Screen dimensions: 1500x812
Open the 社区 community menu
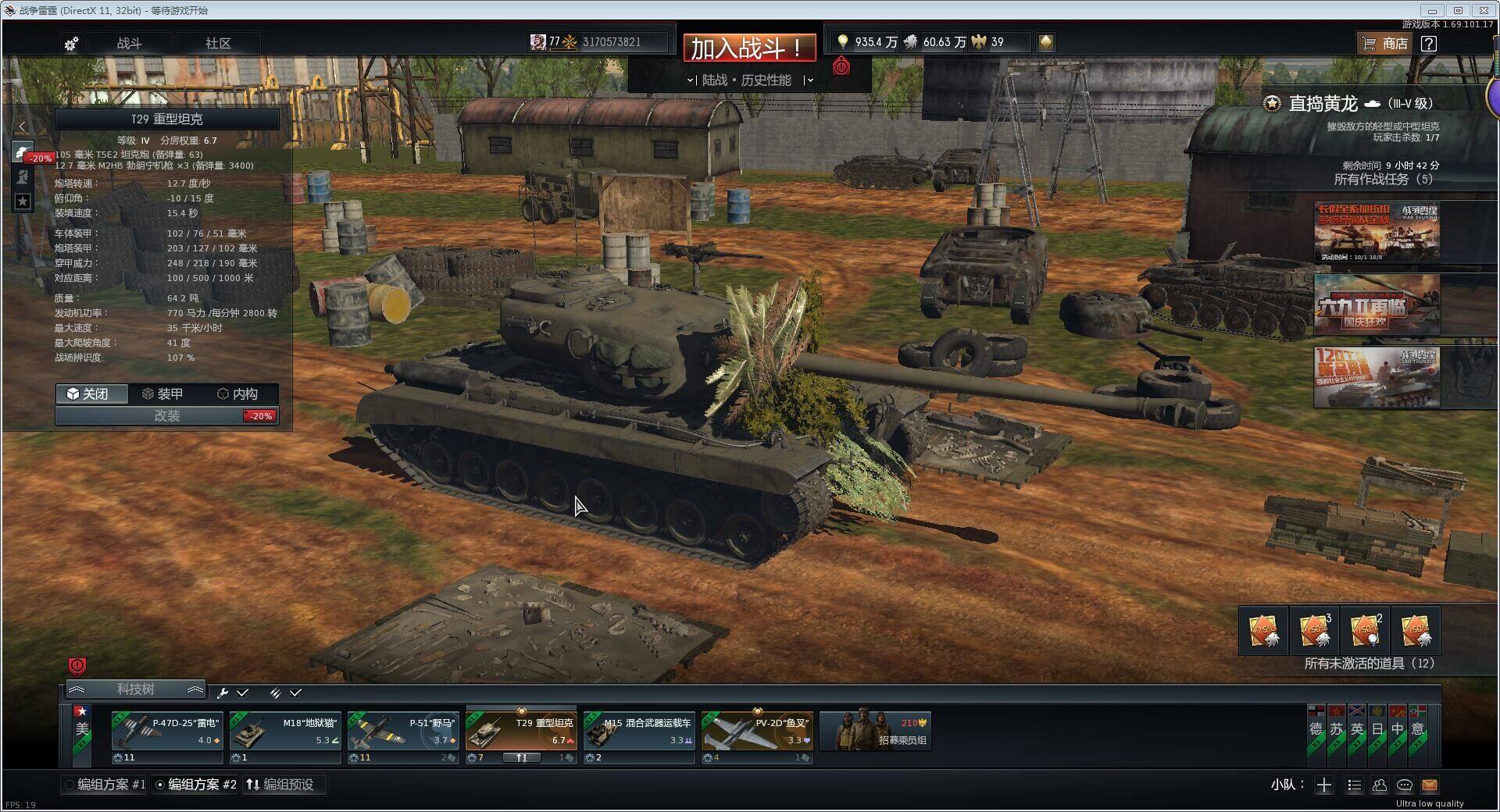(x=218, y=43)
